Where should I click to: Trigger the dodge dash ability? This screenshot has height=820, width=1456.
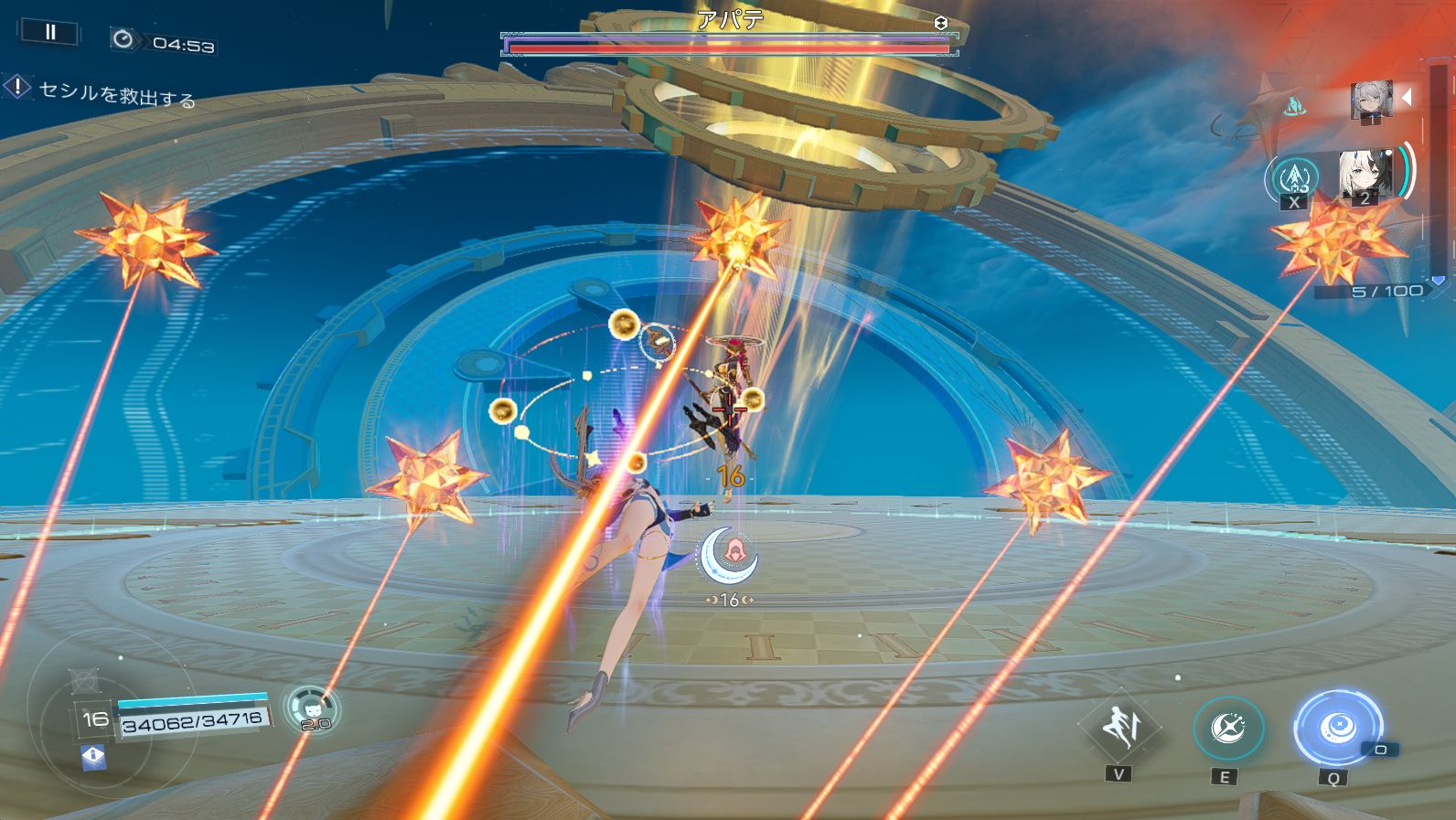click(x=1119, y=727)
